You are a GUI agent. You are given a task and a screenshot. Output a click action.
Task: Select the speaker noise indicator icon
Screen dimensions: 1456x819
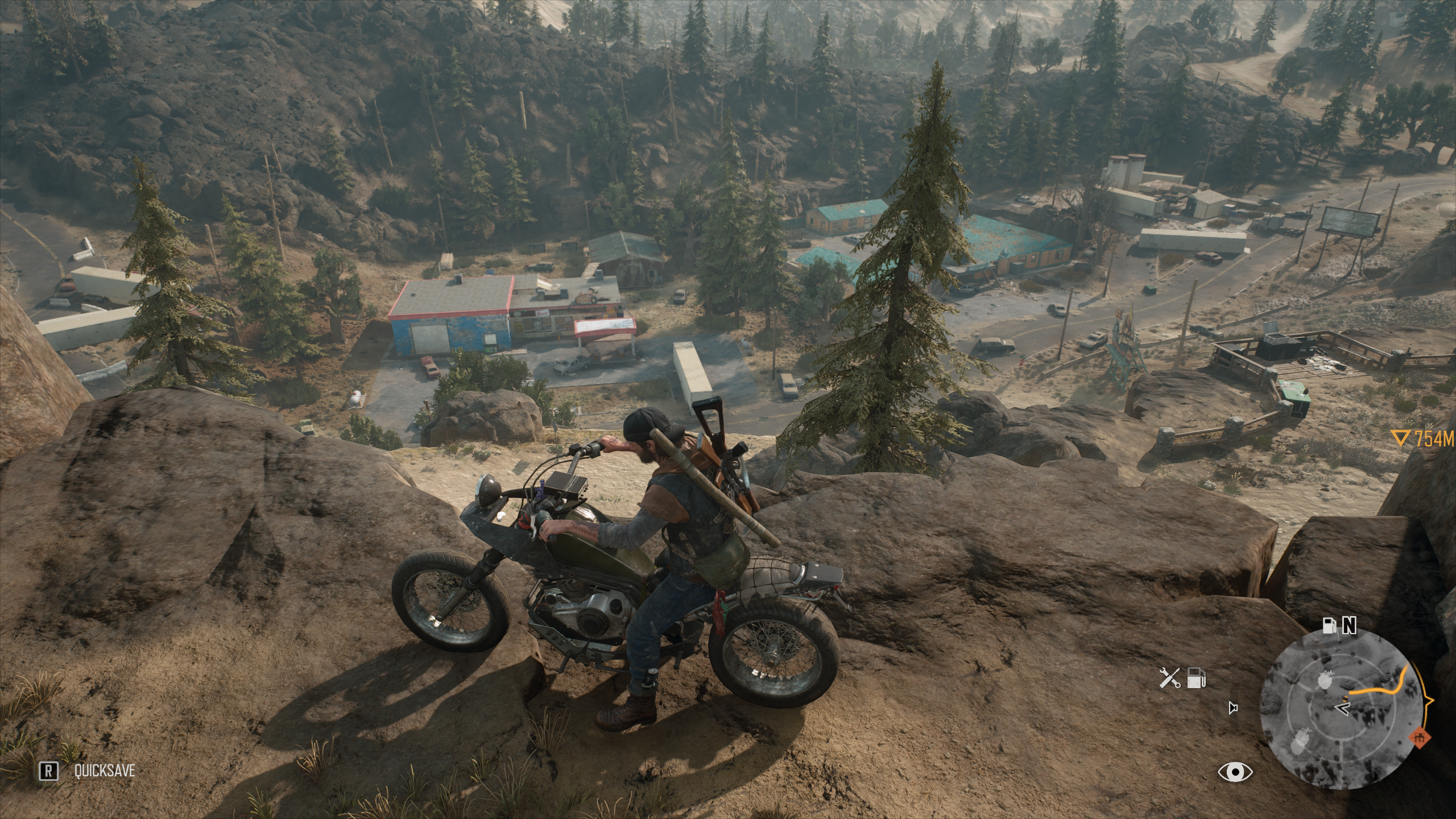point(1232,708)
